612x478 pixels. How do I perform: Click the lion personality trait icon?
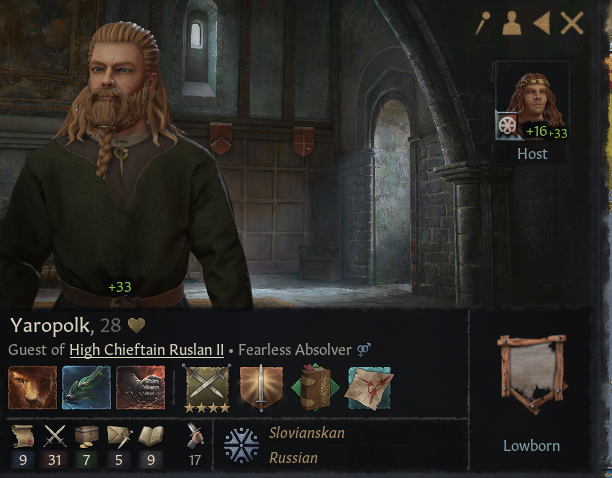coord(30,388)
